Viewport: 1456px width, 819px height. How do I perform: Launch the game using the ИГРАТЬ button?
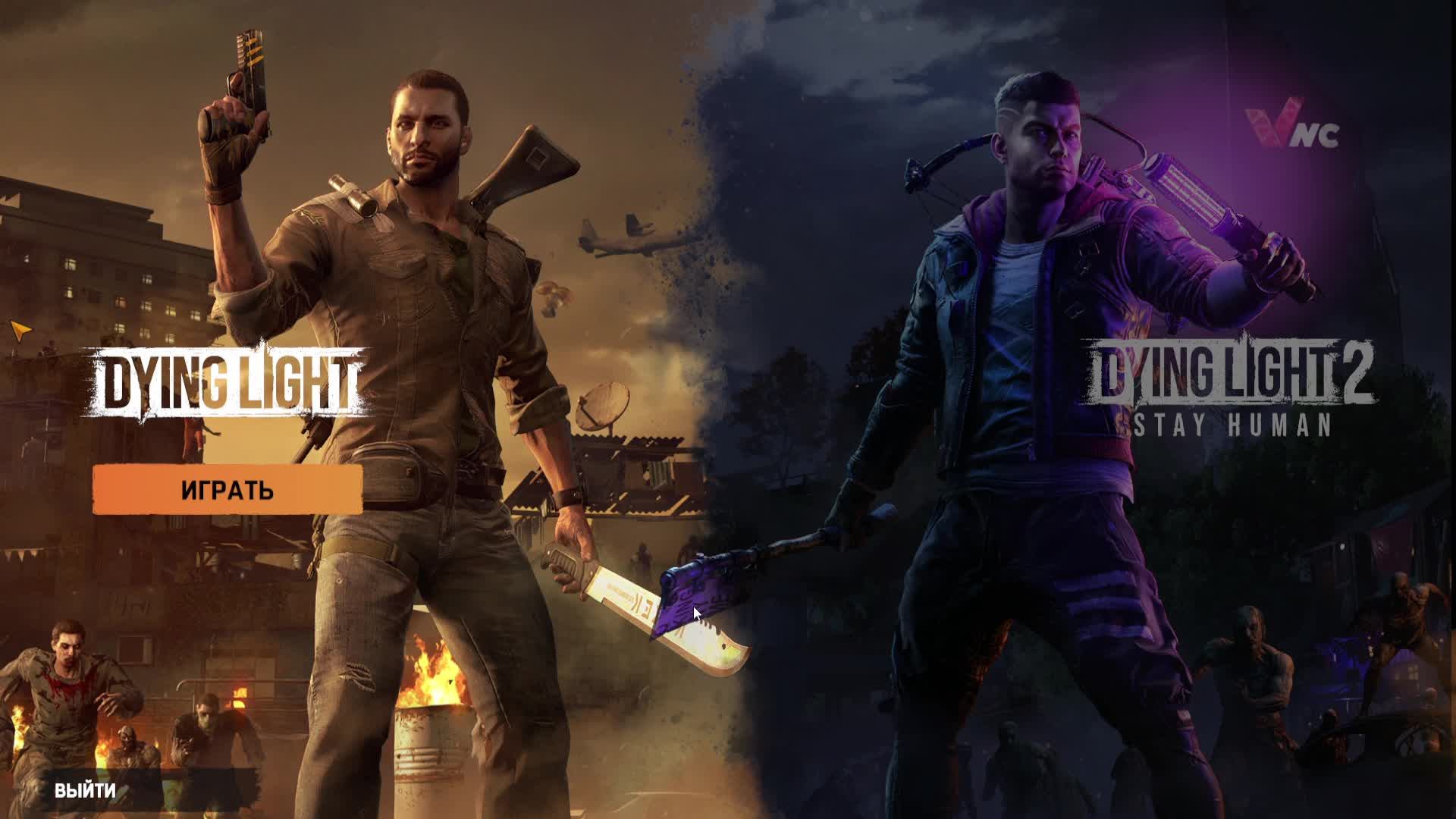coord(227,491)
